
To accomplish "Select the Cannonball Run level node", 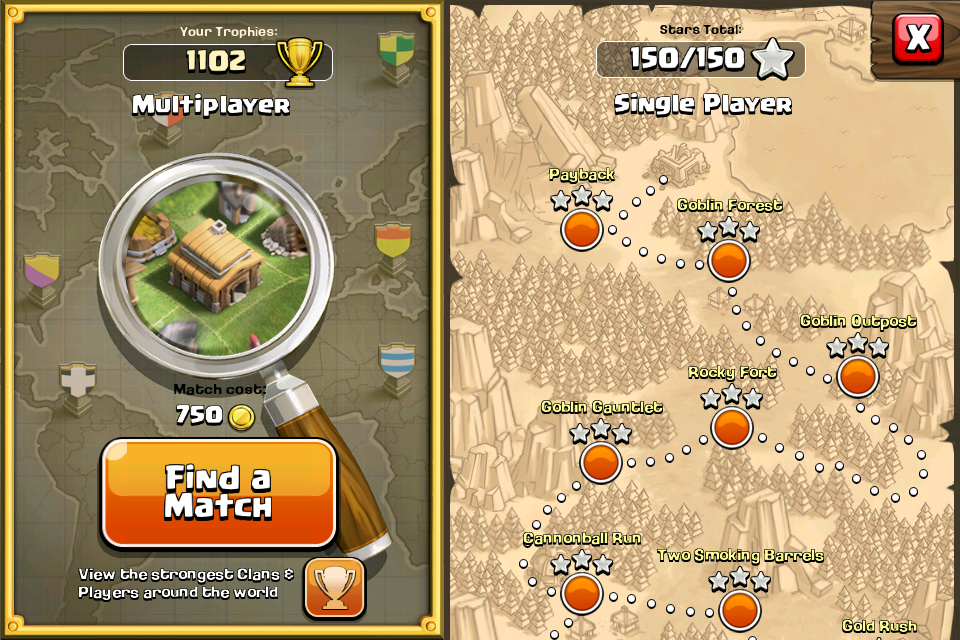I will click(x=581, y=593).
